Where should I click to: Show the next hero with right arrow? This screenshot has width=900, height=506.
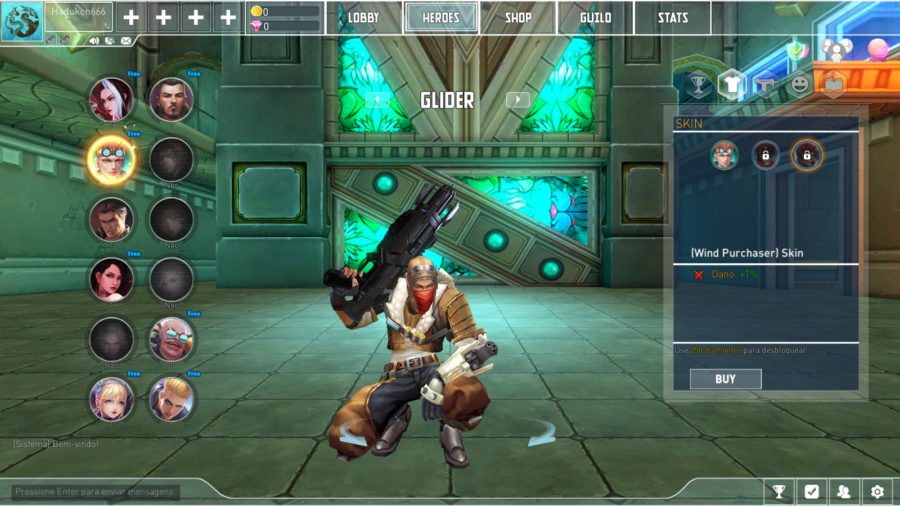[x=517, y=99]
